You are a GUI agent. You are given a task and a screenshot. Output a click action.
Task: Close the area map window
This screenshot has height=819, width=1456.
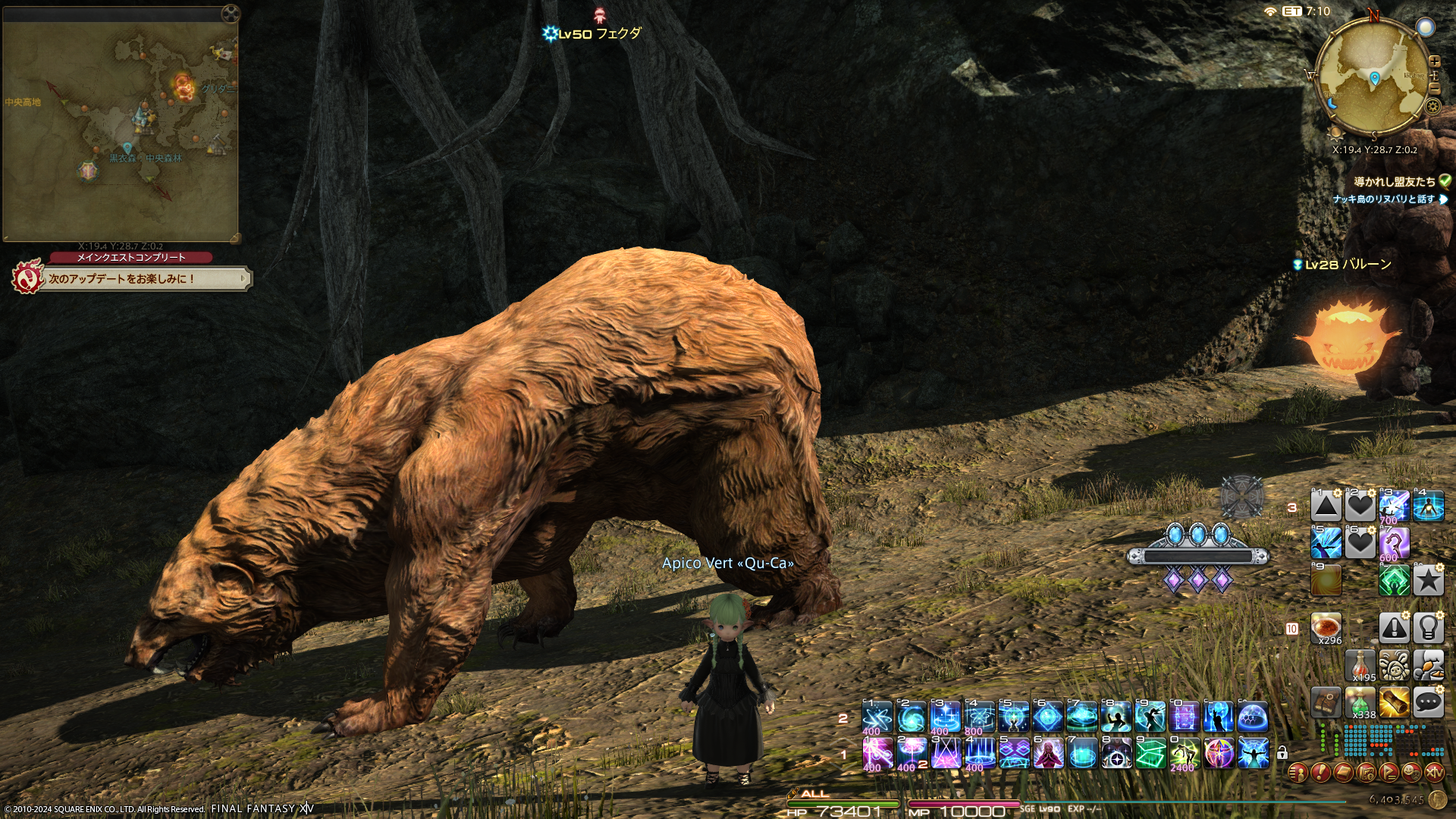(x=231, y=13)
